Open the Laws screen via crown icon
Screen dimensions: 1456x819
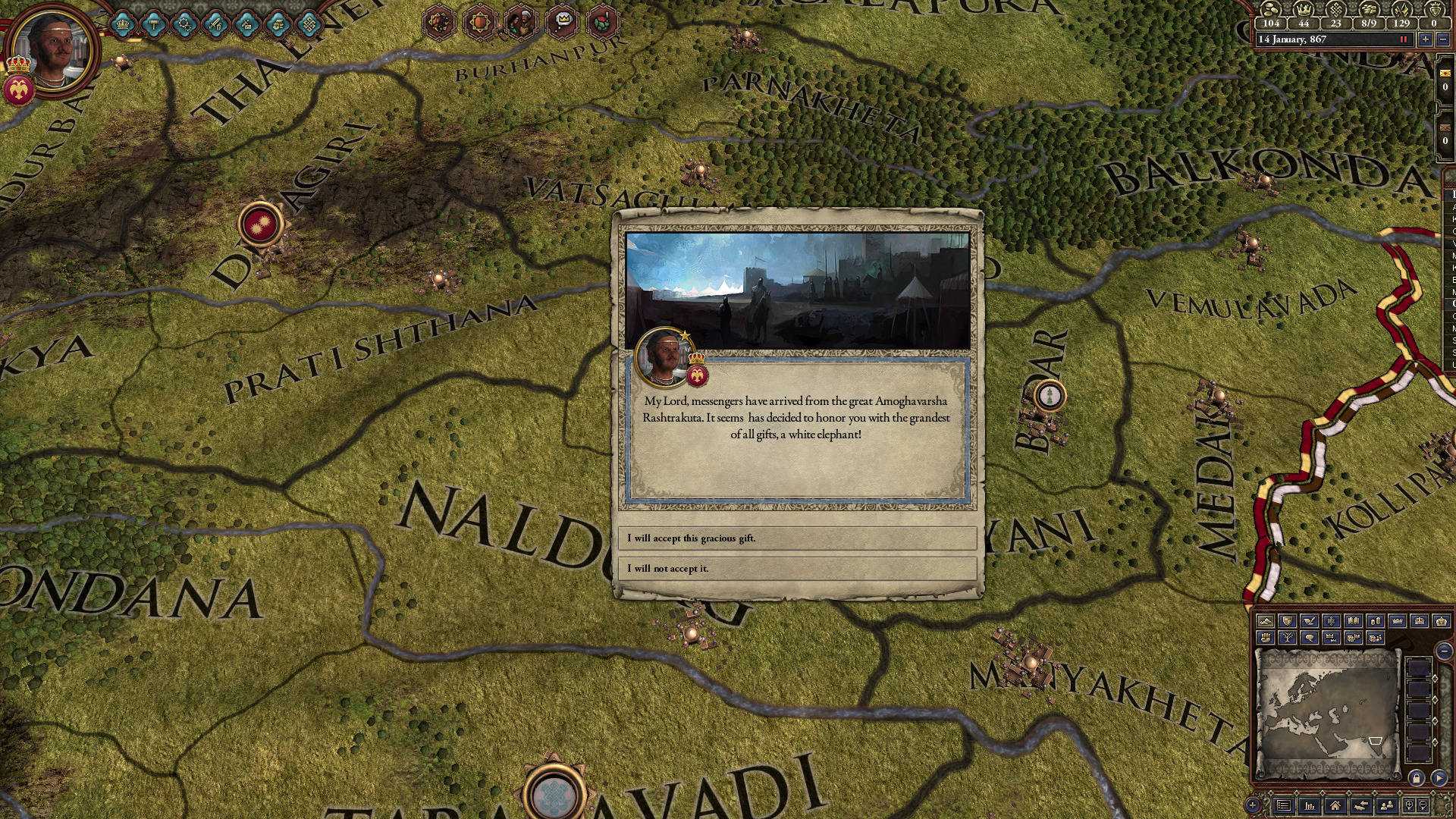[x=123, y=25]
